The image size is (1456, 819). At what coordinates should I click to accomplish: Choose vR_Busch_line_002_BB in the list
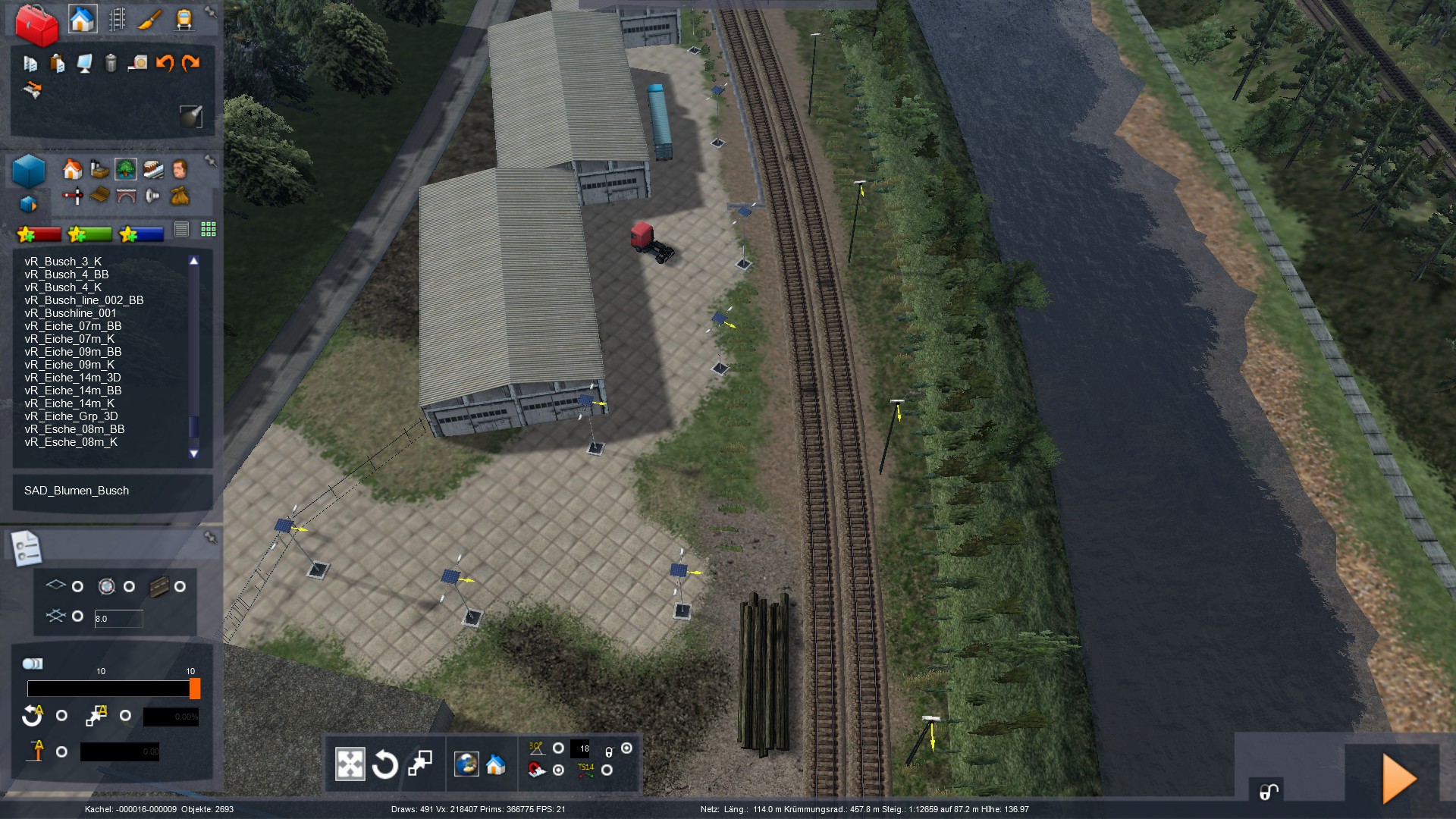(84, 300)
